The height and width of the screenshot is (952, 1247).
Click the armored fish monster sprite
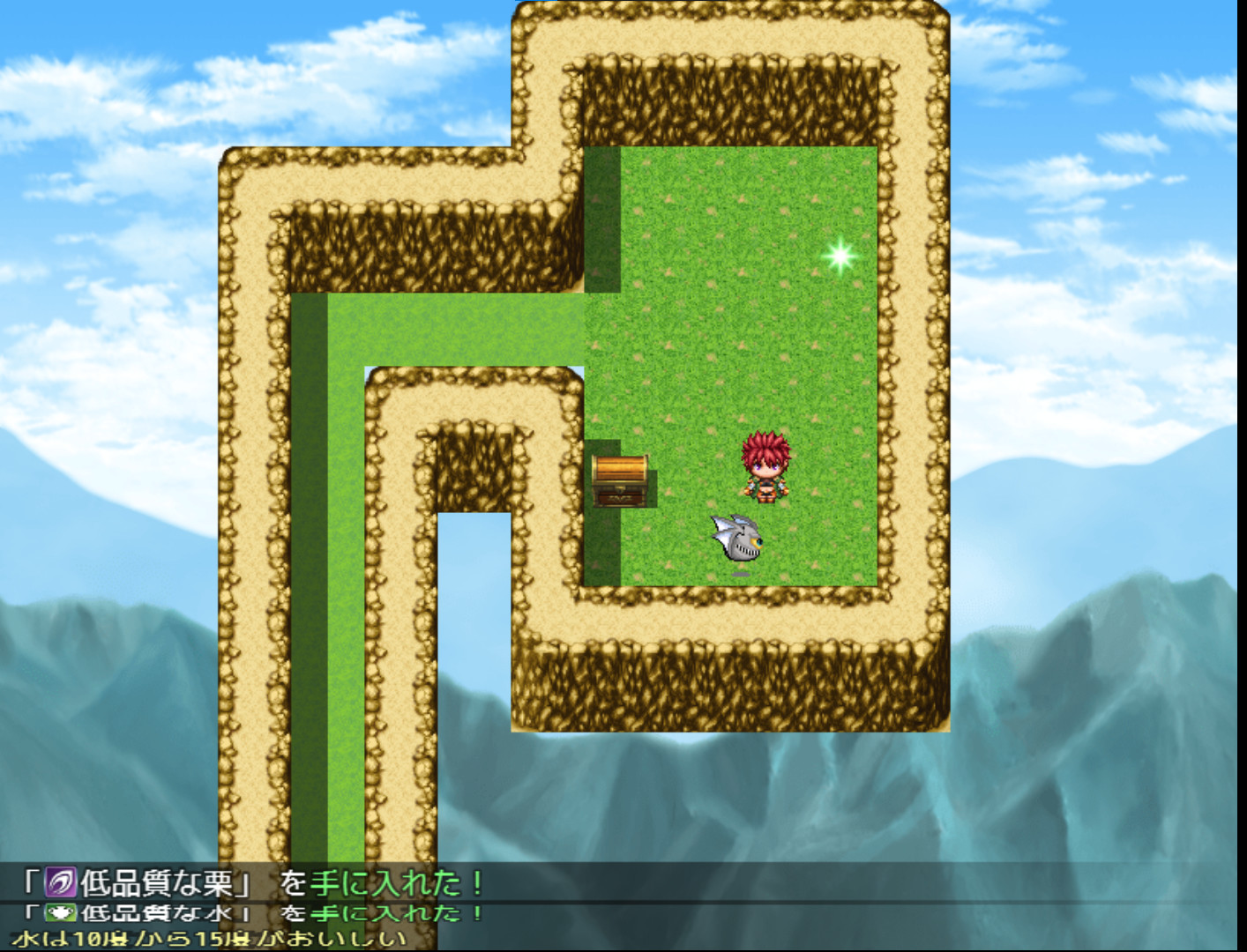pos(739,540)
